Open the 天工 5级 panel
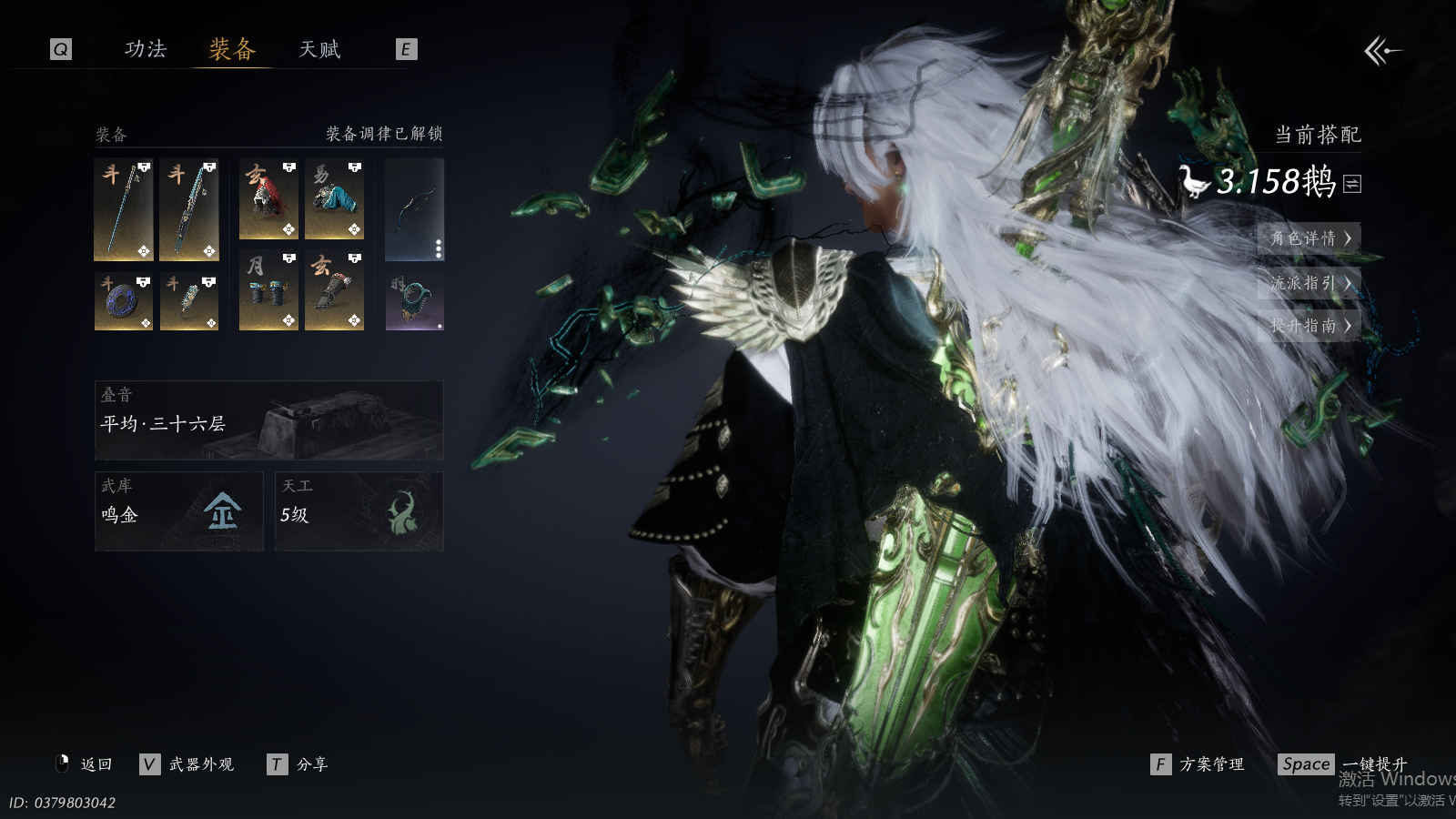 tap(359, 511)
